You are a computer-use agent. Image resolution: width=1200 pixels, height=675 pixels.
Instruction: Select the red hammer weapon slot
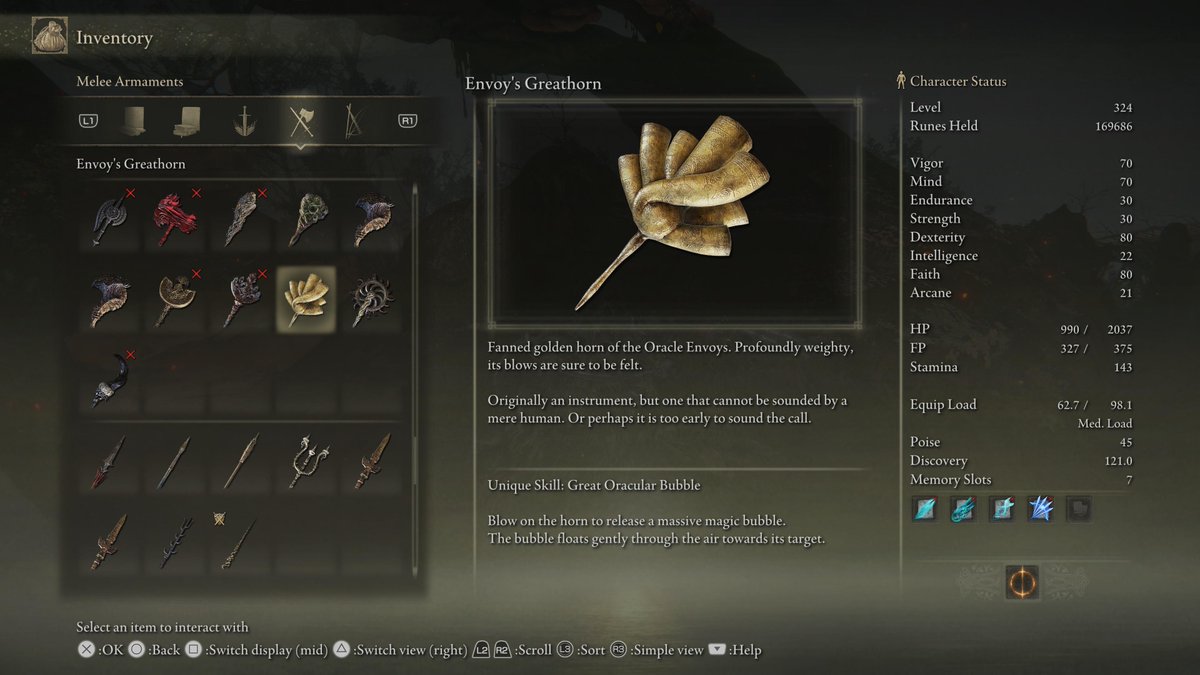(x=174, y=217)
